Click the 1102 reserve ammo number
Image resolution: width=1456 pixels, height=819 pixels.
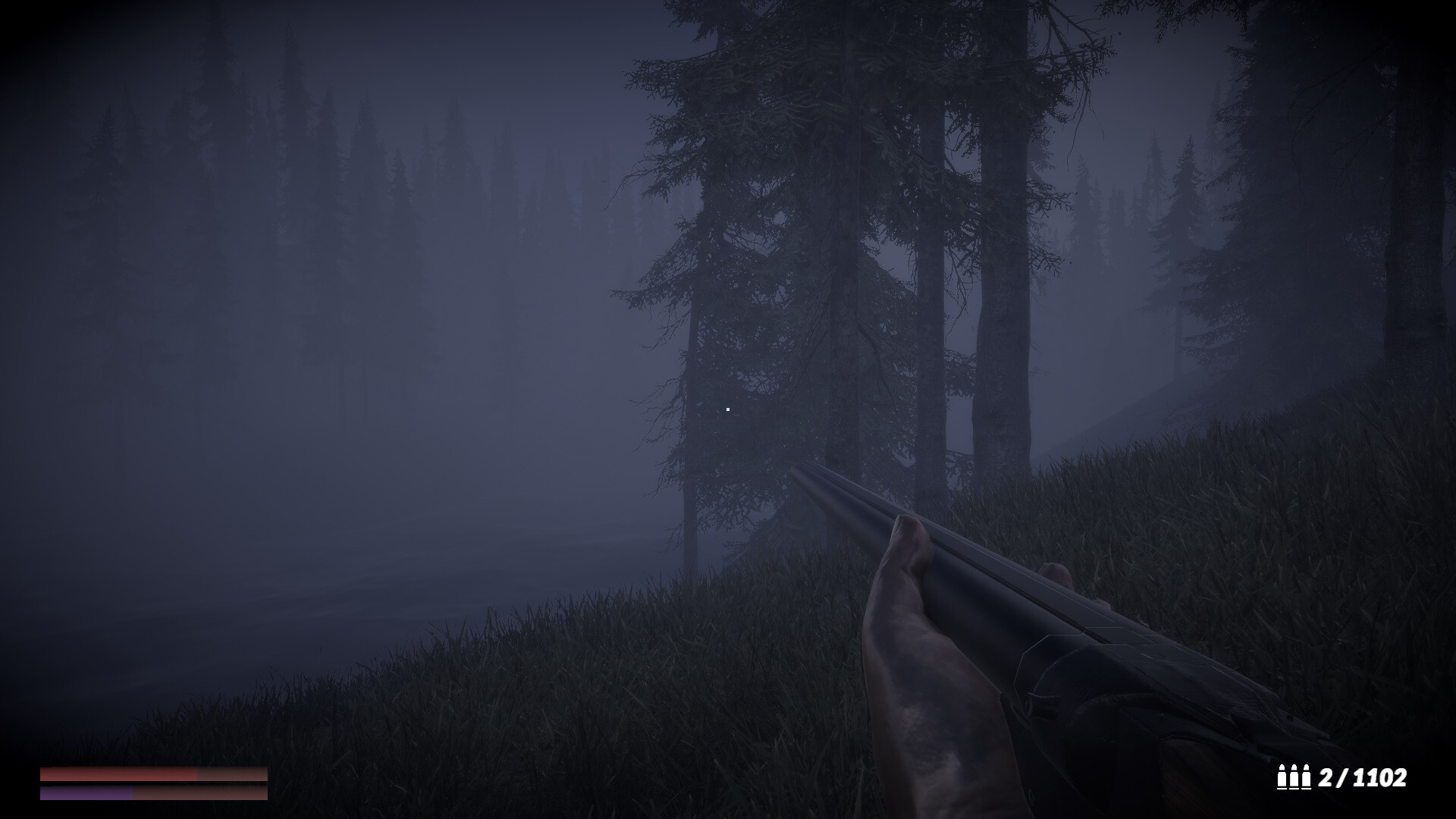1380,778
